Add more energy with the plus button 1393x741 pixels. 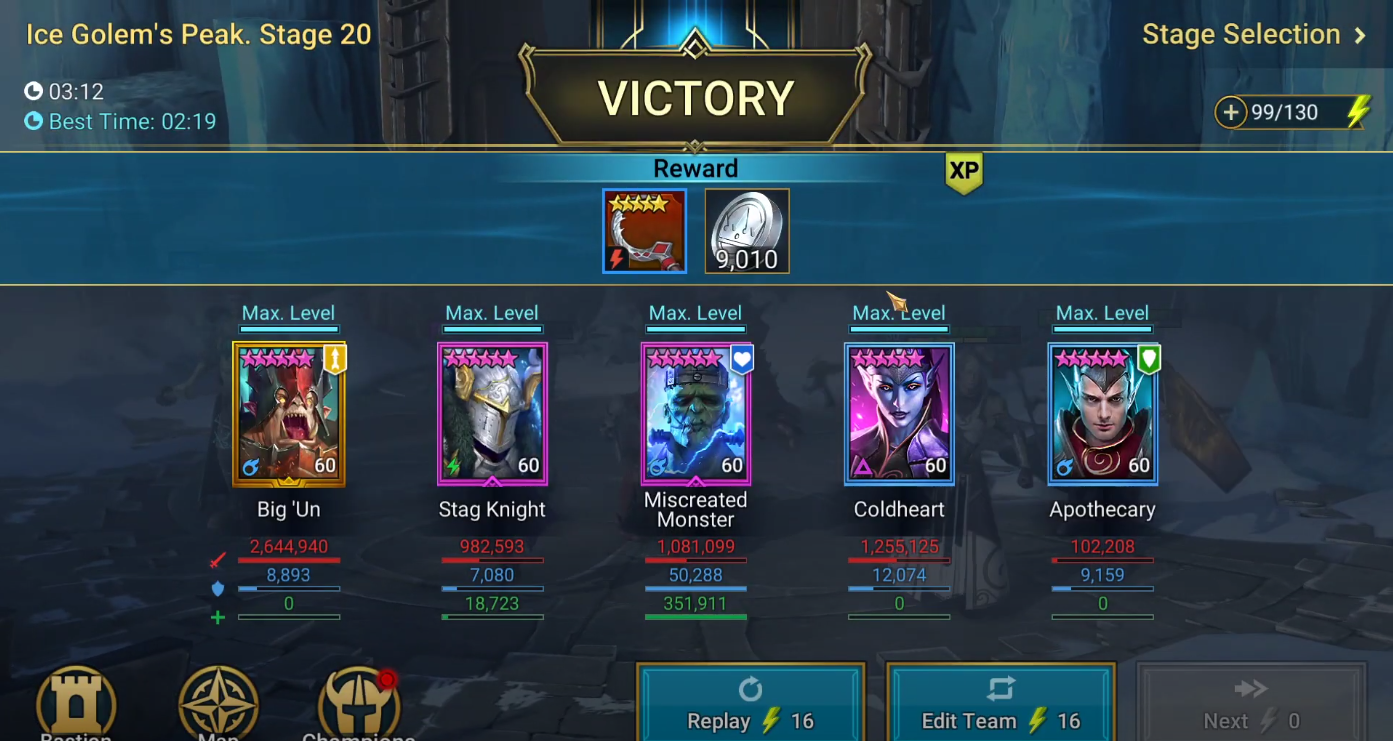tap(1231, 113)
